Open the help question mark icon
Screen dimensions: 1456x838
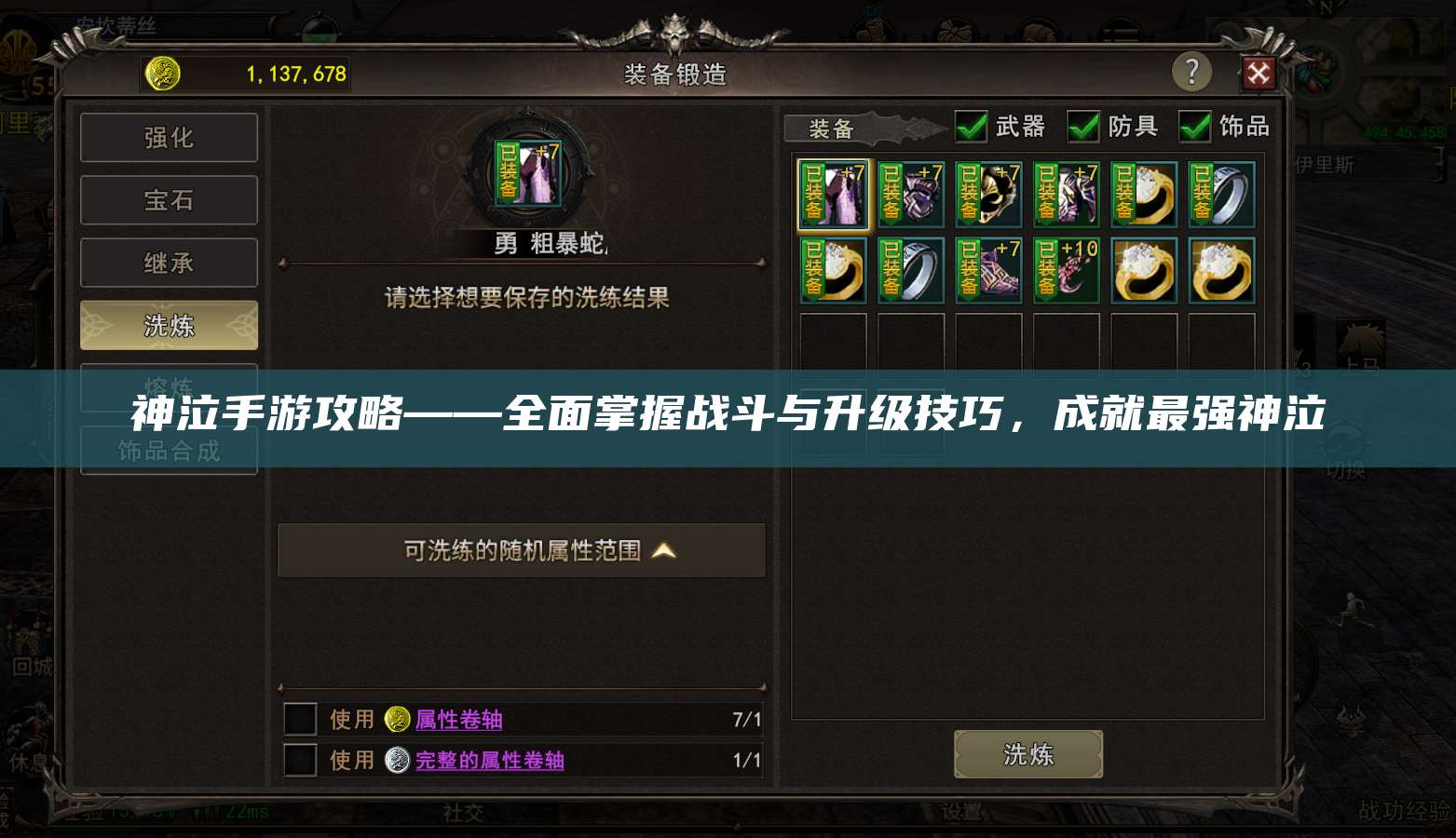click(x=1193, y=72)
